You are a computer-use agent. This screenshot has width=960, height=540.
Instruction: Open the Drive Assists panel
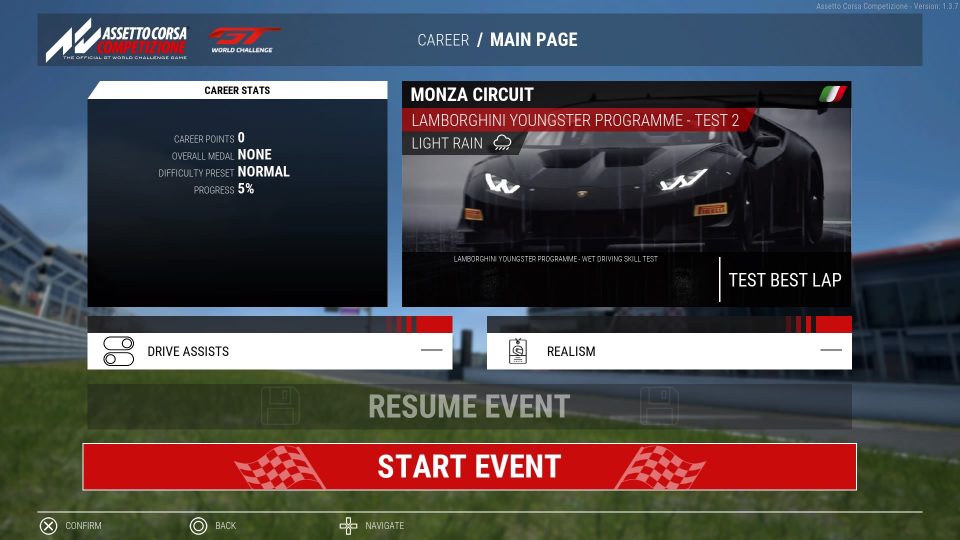[270, 351]
